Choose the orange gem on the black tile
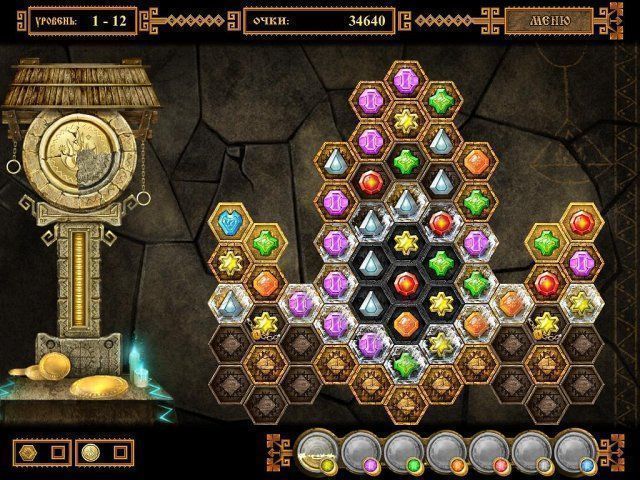The height and width of the screenshot is (480, 640). pyautogui.click(x=405, y=323)
